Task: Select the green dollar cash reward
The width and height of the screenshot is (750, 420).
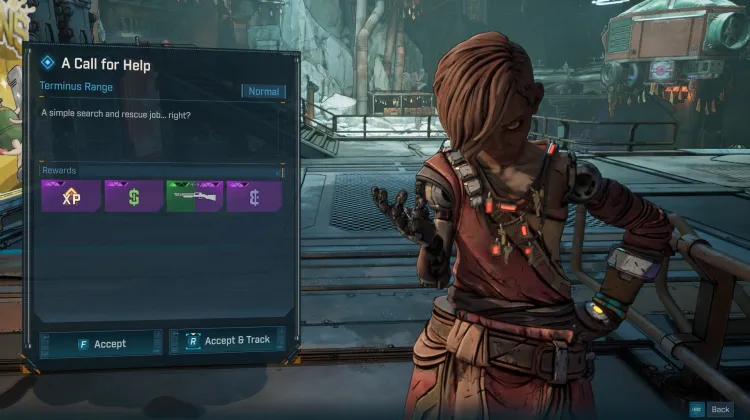Action: [x=132, y=196]
